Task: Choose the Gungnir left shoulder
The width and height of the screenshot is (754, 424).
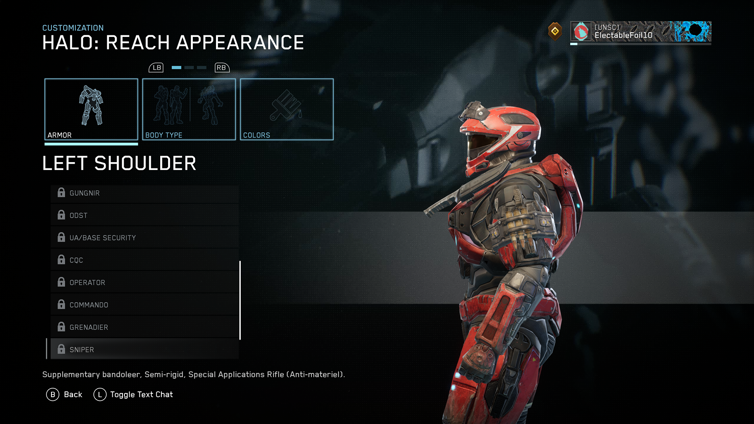Action: pos(145,193)
